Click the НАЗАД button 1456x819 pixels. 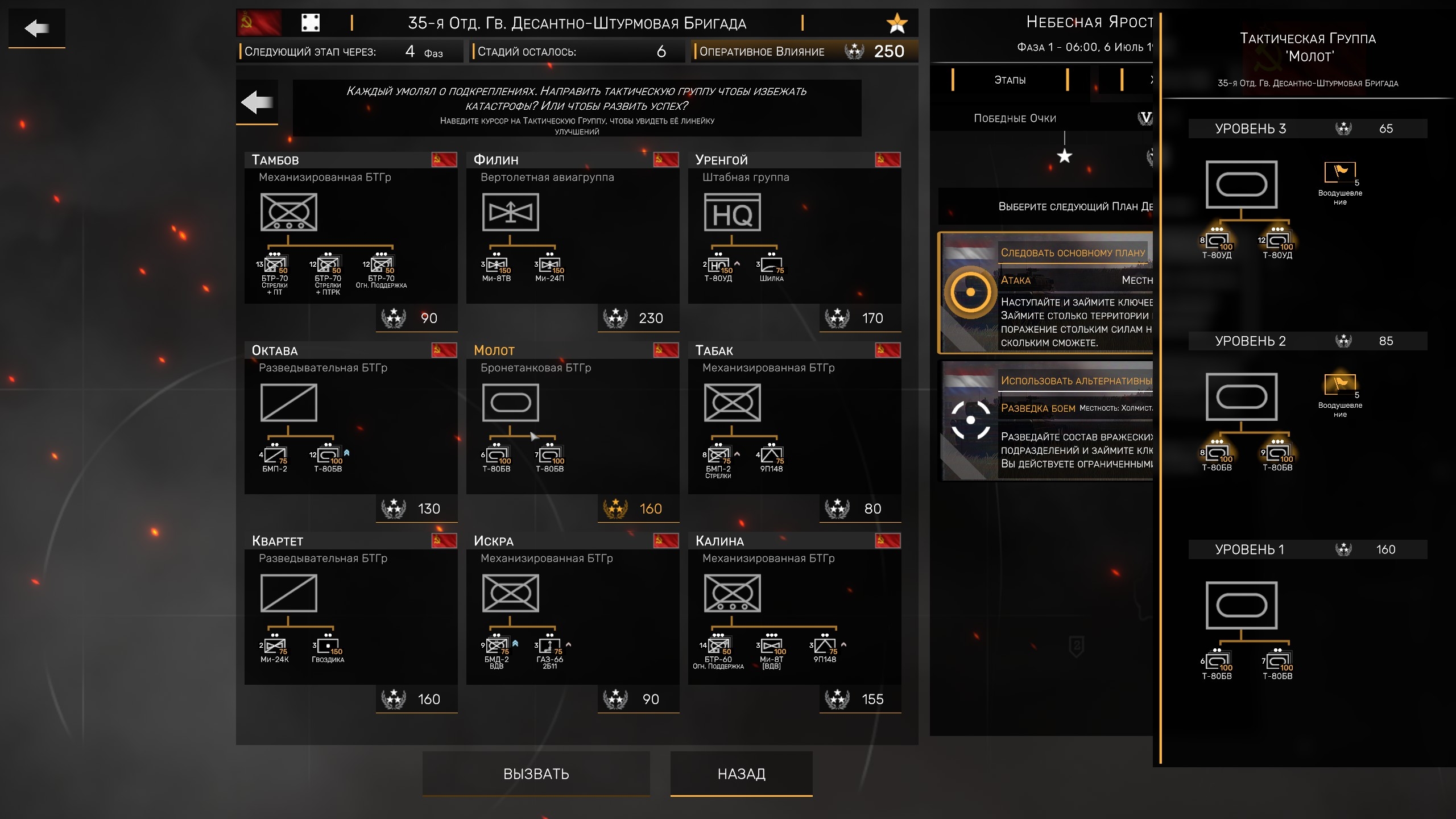point(741,773)
